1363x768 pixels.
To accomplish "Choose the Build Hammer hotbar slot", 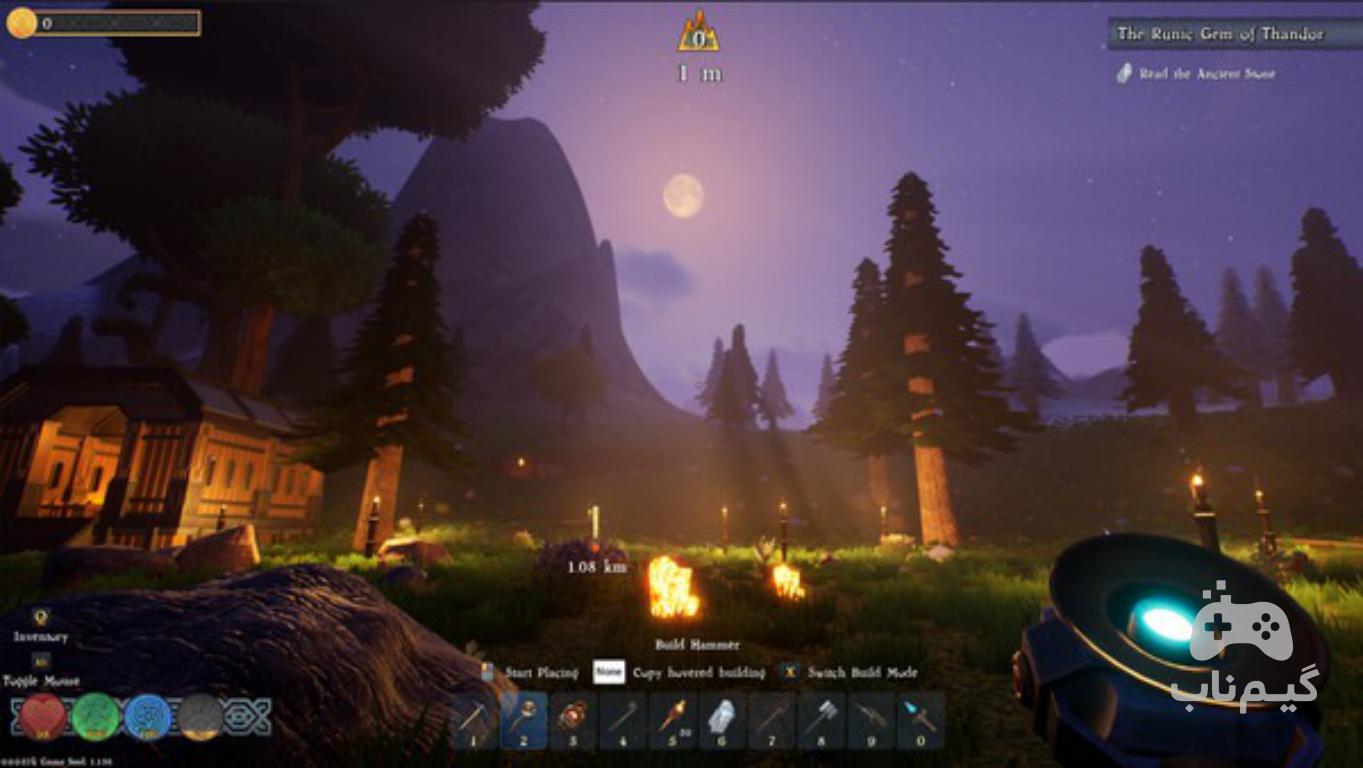I will 524,720.
